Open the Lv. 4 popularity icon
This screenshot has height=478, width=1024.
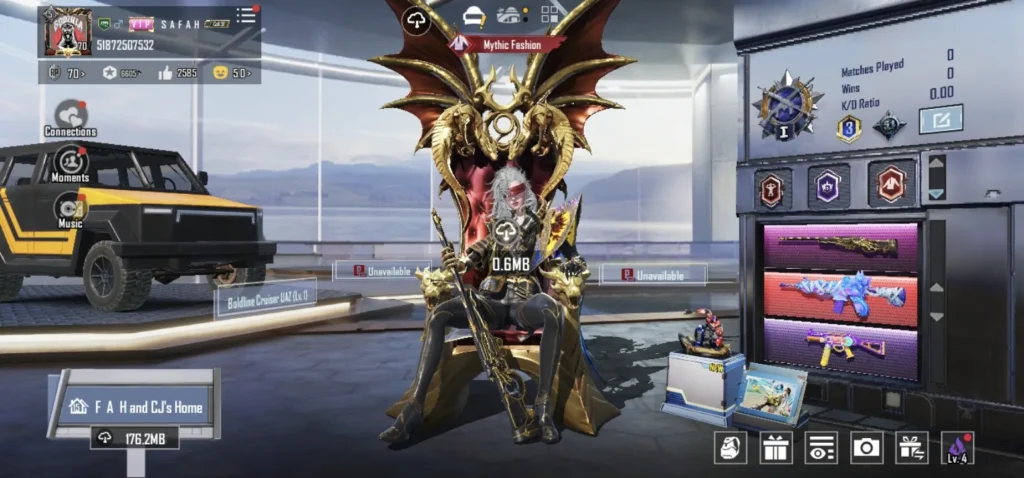click(957, 447)
